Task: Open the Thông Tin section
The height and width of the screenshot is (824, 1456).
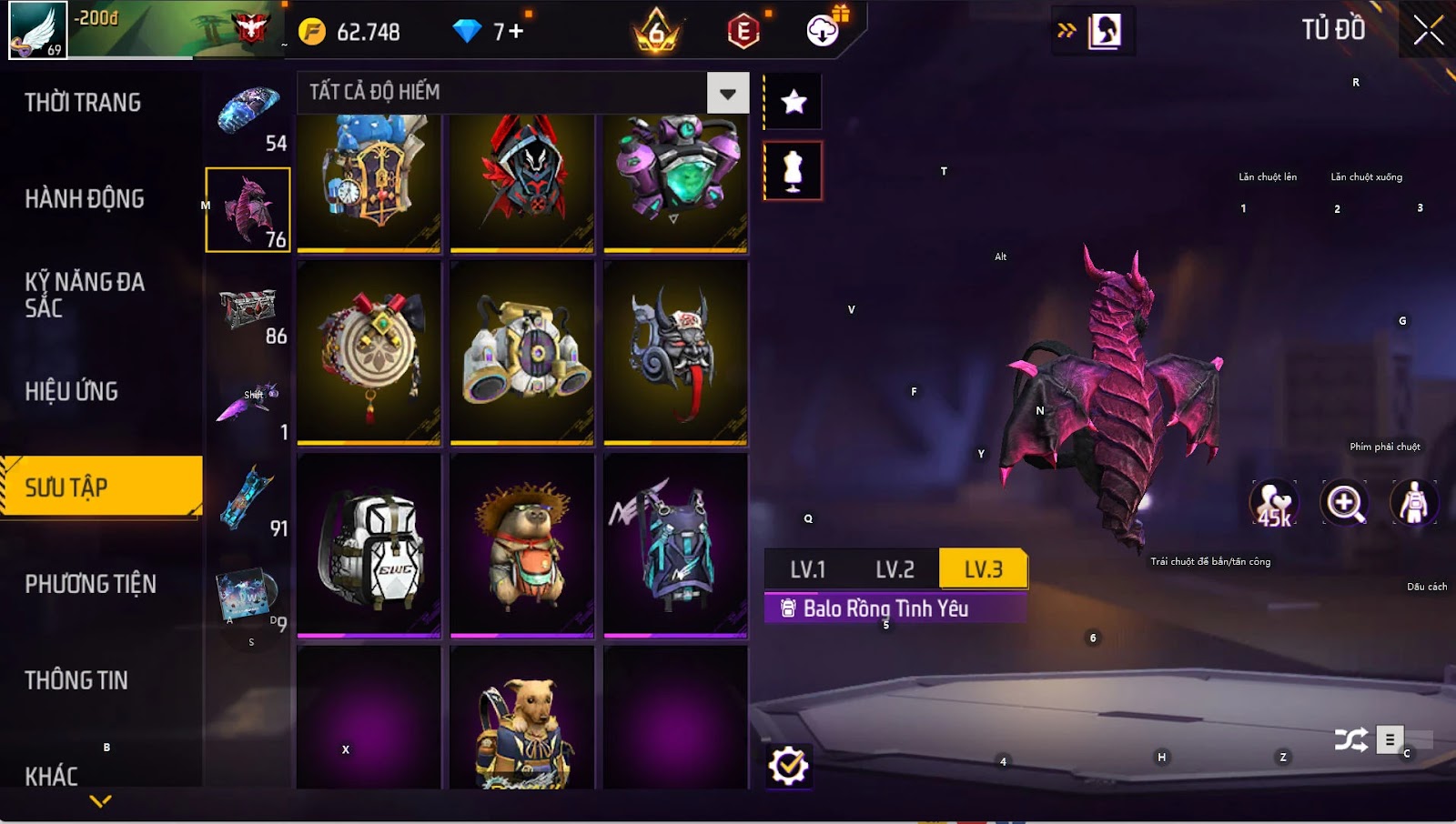Action: pyautogui.click(x=76, y=680)
